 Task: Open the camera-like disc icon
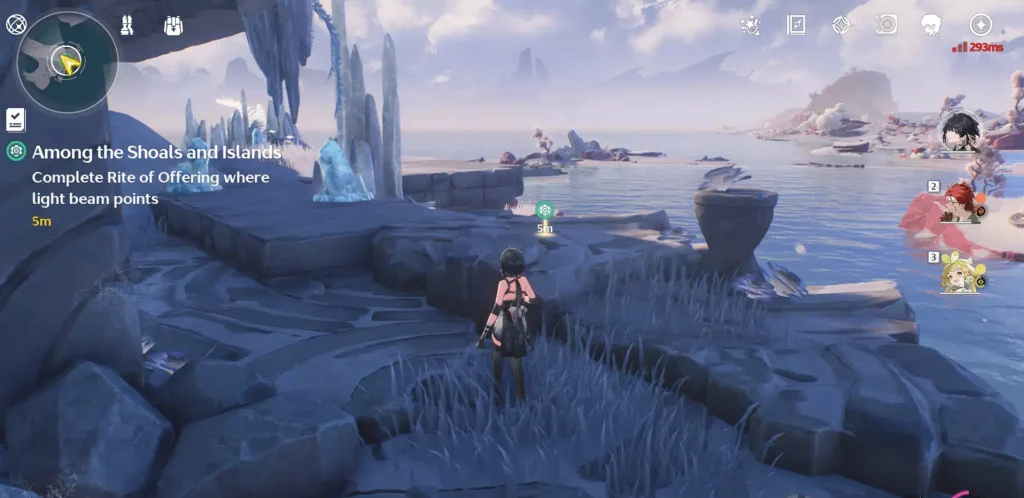point(886,25)
